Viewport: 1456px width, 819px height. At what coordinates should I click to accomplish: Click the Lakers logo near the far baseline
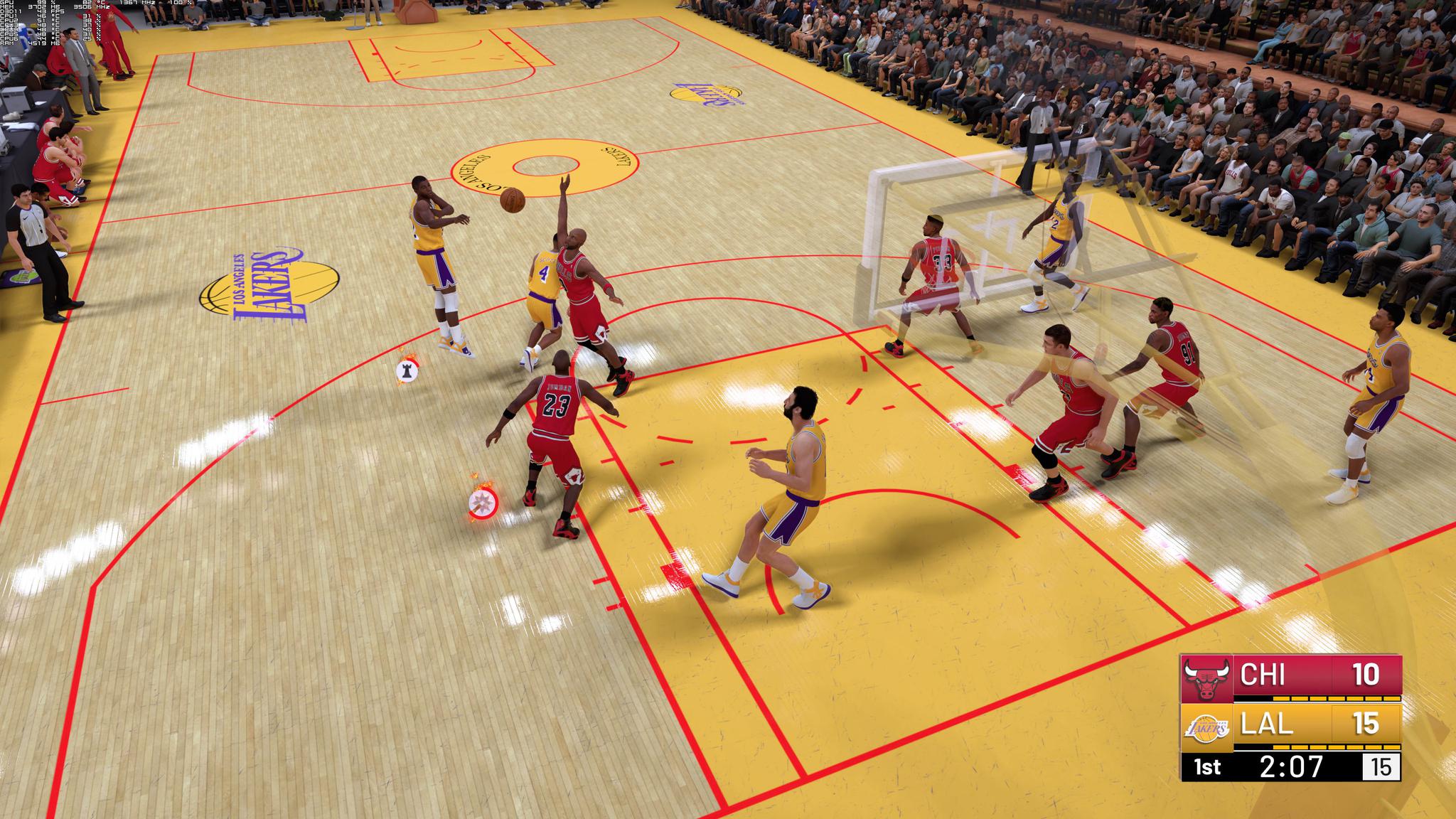click(706, 94)
